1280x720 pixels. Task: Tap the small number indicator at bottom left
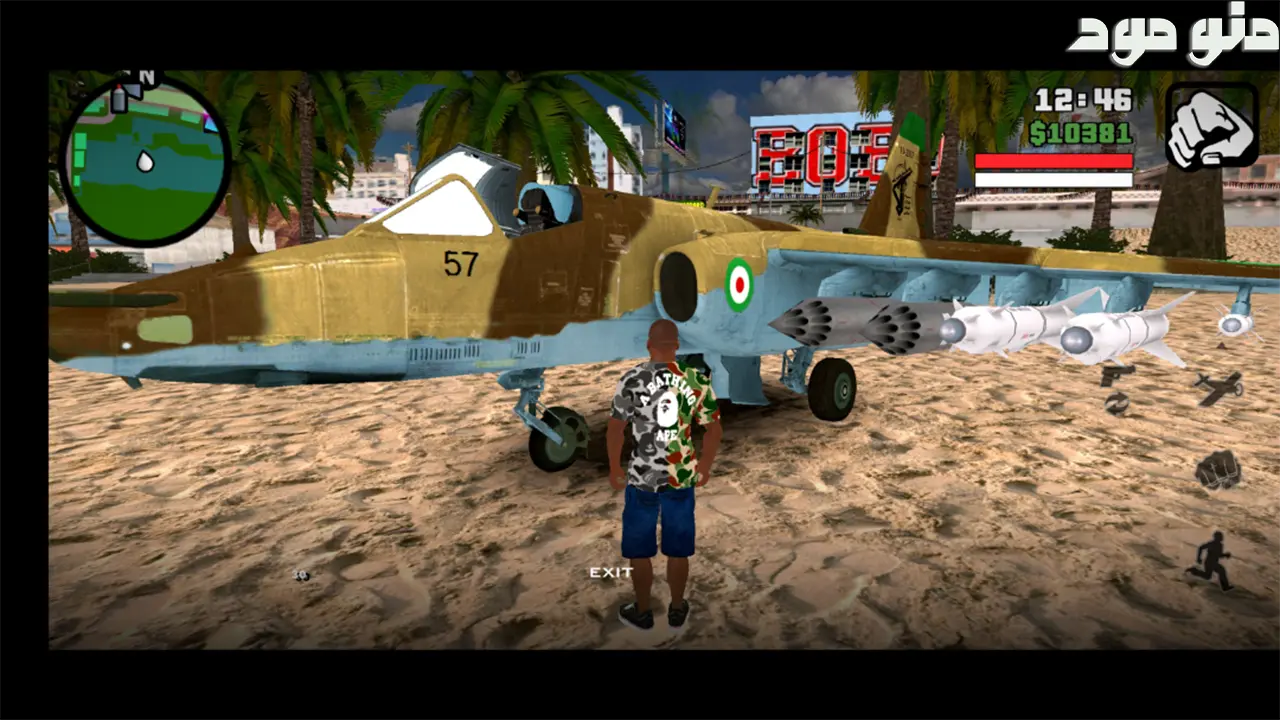[301, 575]
